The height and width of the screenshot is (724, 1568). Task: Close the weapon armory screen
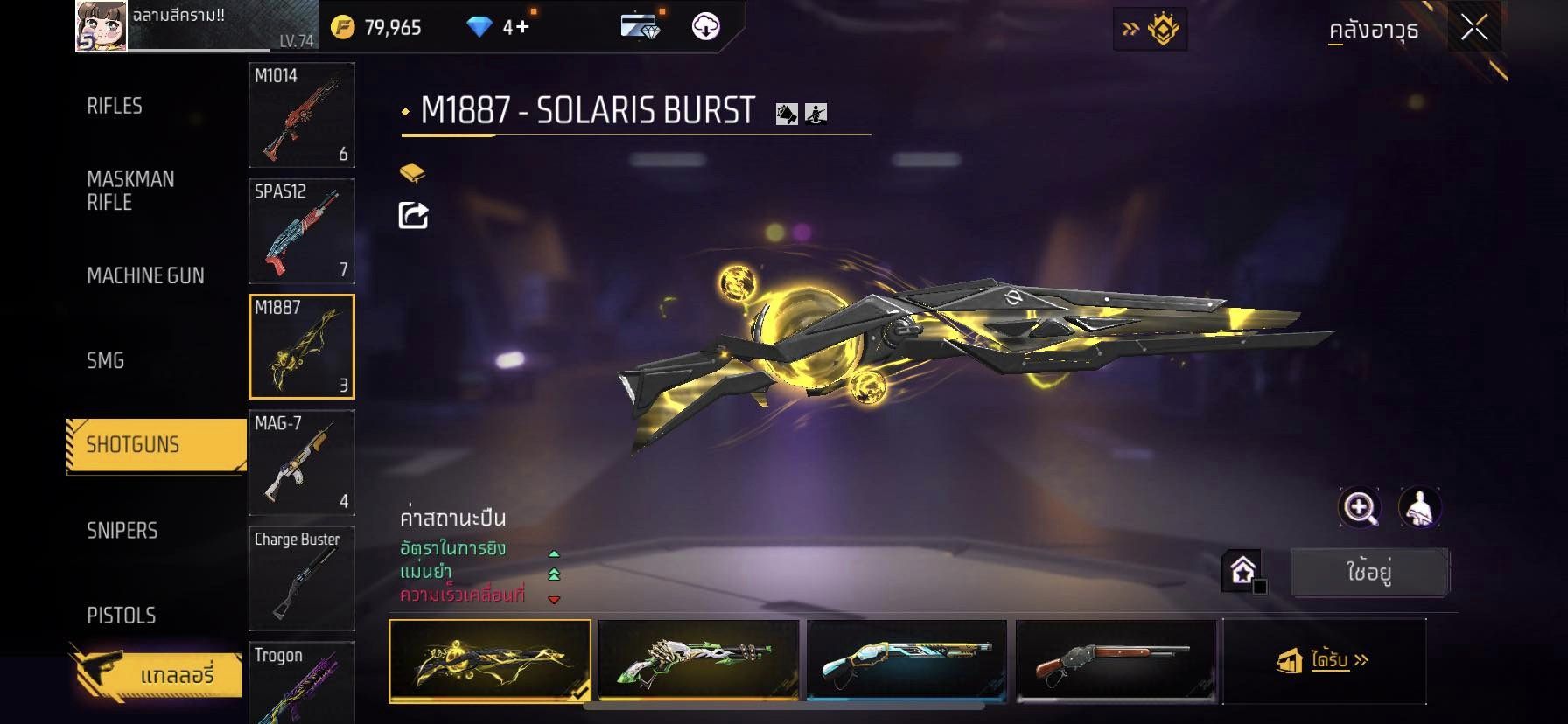tap(1474, 29)
